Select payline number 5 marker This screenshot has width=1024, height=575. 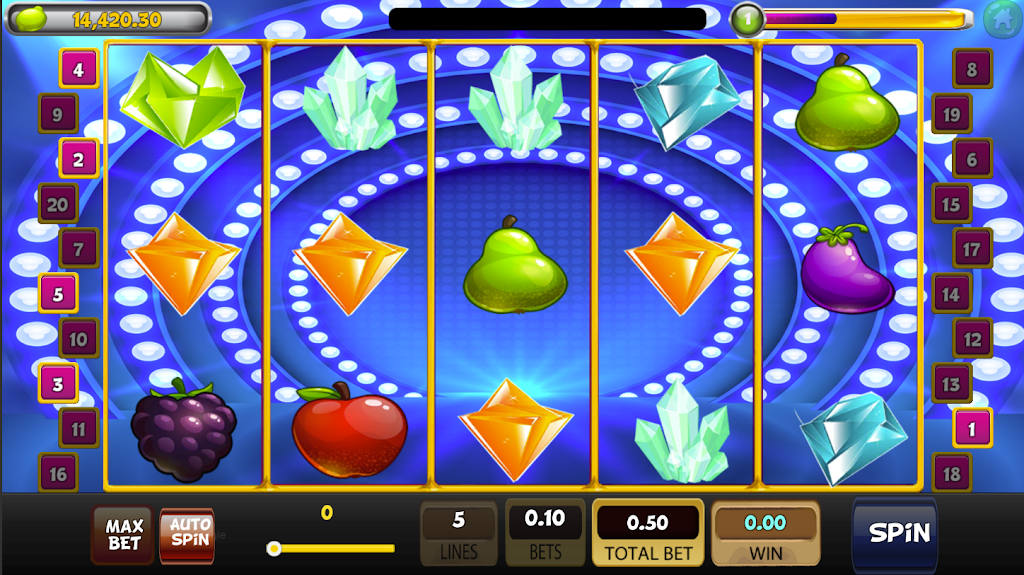58,294
